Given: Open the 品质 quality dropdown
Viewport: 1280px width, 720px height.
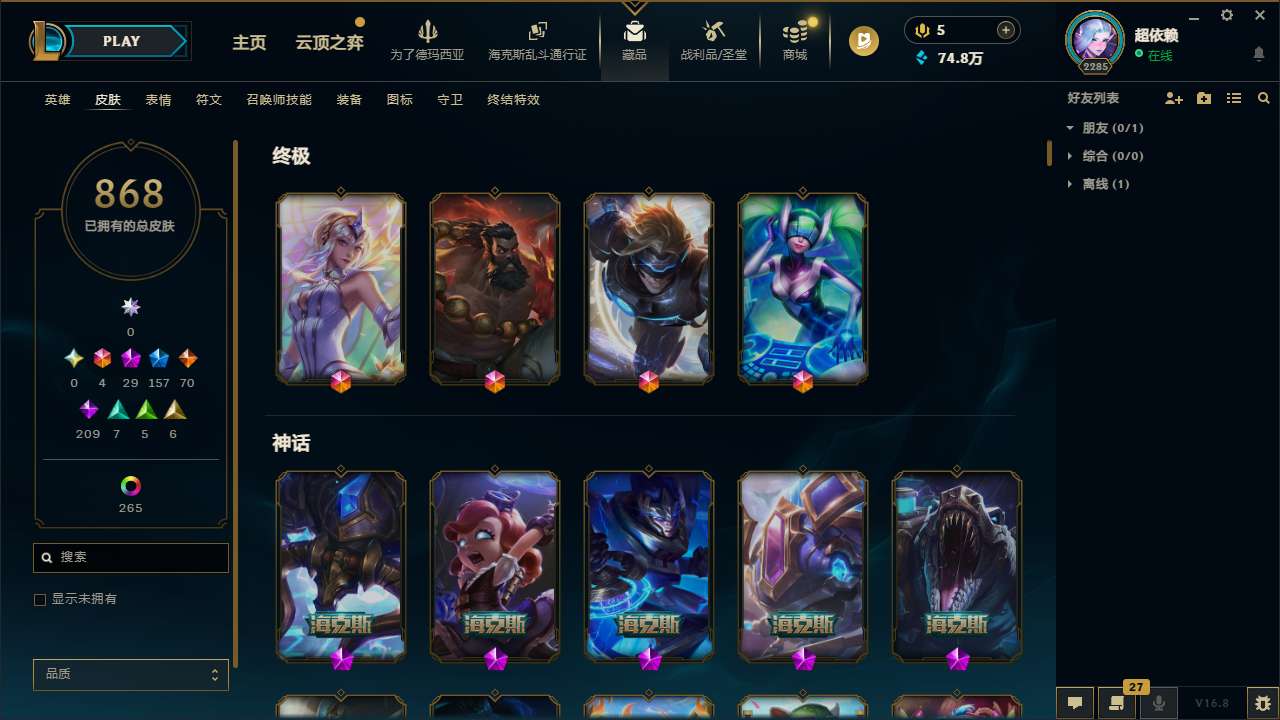Looking at the screenshot, I should [130, 674].
